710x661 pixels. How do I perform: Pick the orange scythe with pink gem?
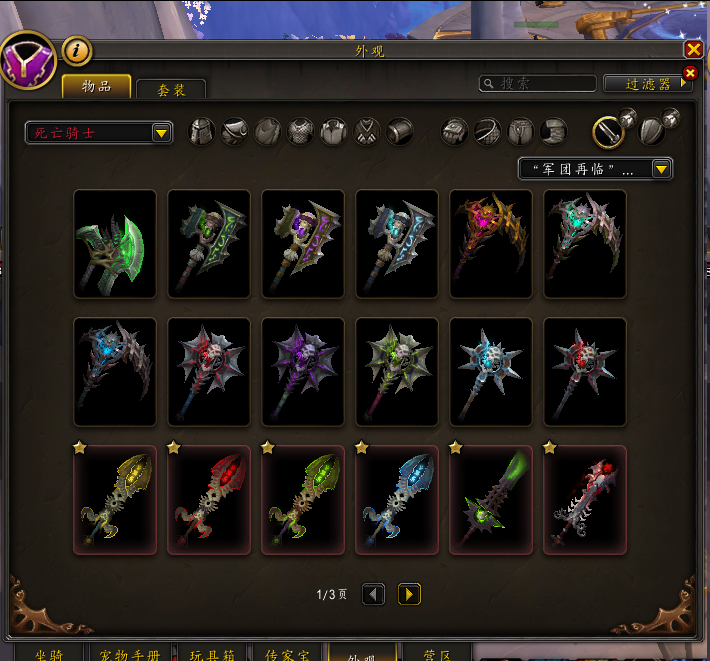click(491, 244)
